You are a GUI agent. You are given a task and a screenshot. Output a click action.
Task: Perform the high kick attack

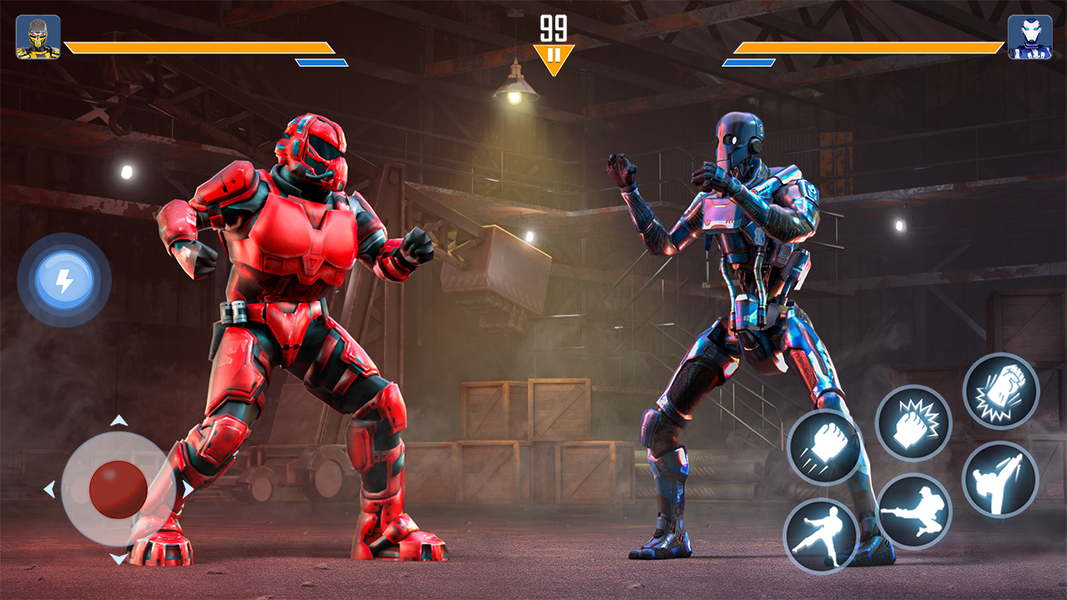1000,479
